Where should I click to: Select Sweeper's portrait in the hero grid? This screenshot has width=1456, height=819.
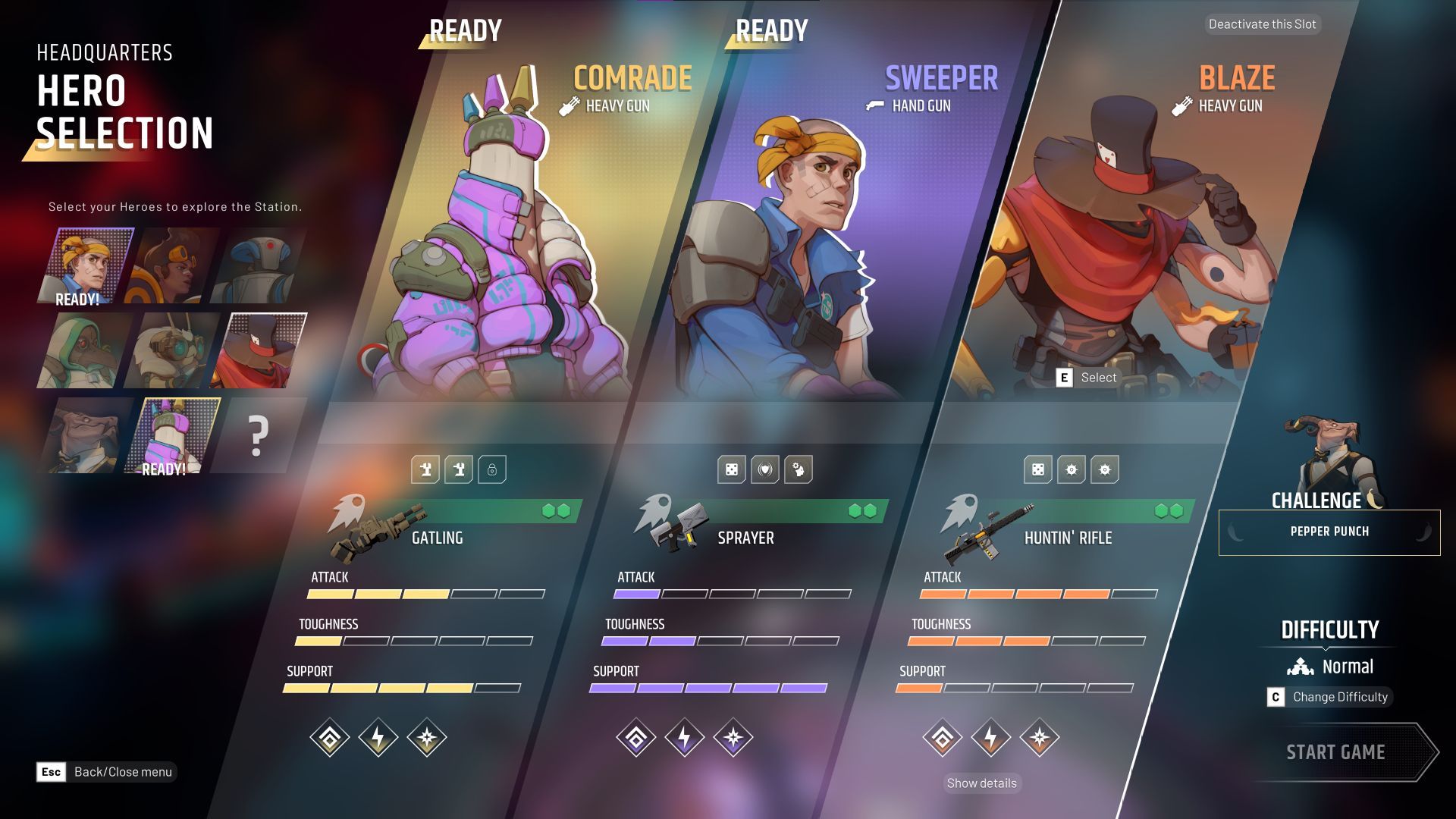85,265
